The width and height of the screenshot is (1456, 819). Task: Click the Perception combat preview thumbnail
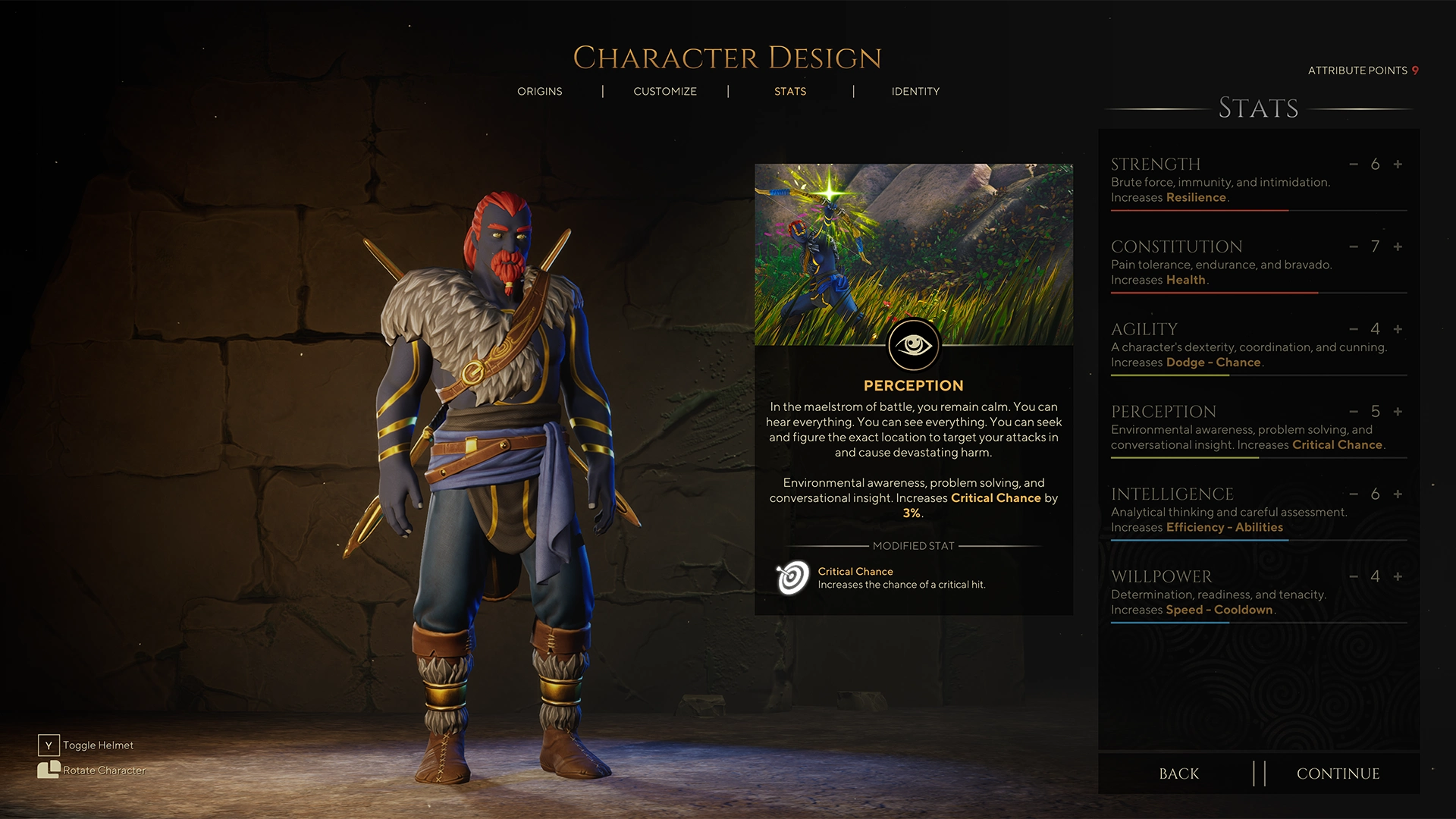pos(913,243)
